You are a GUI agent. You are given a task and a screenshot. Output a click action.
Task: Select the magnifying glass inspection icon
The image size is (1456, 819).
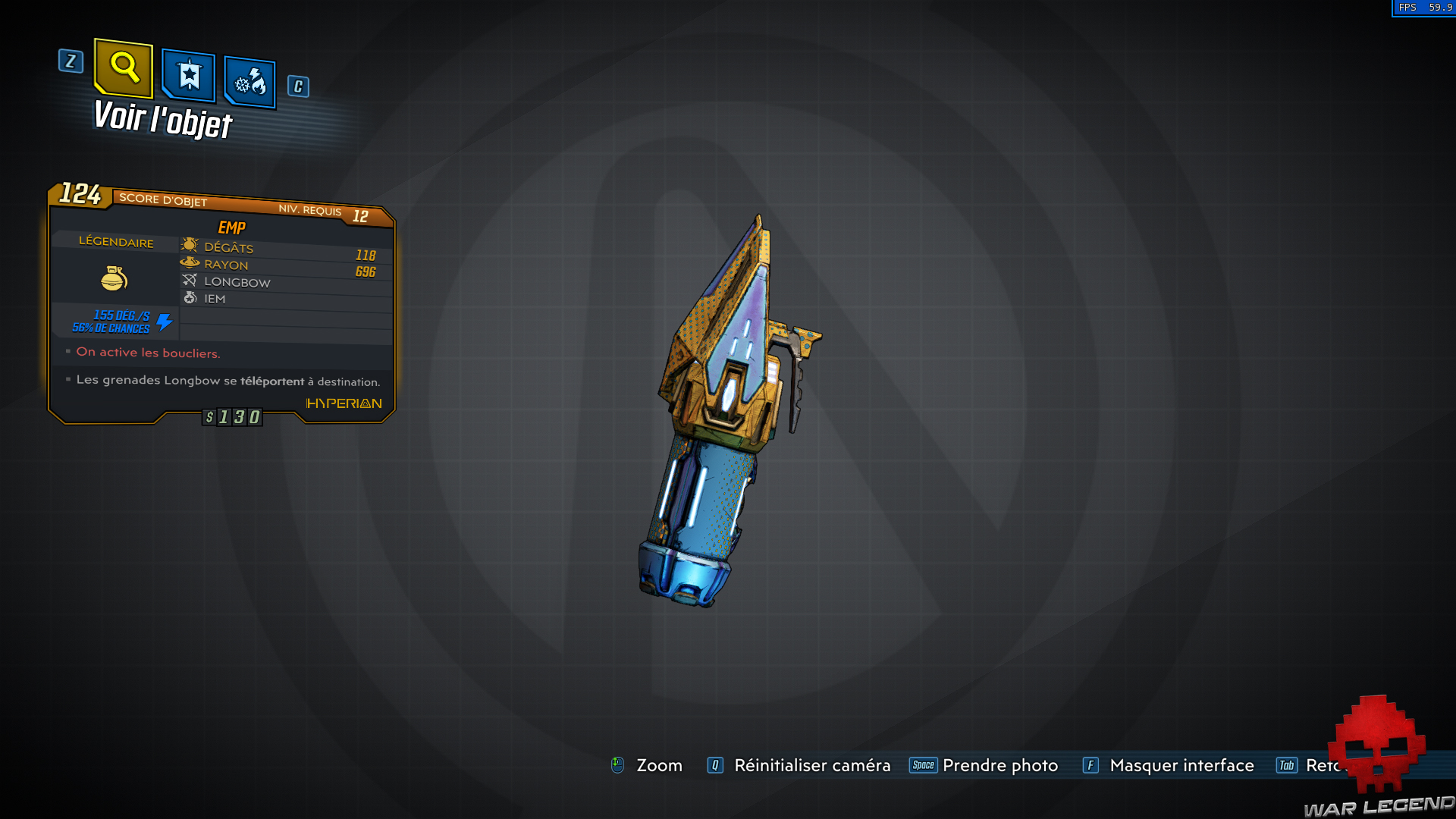click(x=123, y=70)
